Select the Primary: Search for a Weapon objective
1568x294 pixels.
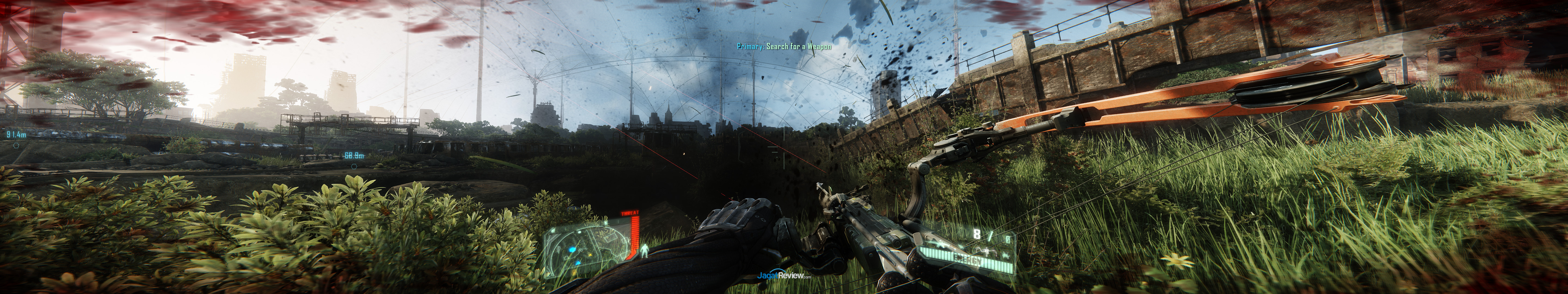tap(784, 46)
